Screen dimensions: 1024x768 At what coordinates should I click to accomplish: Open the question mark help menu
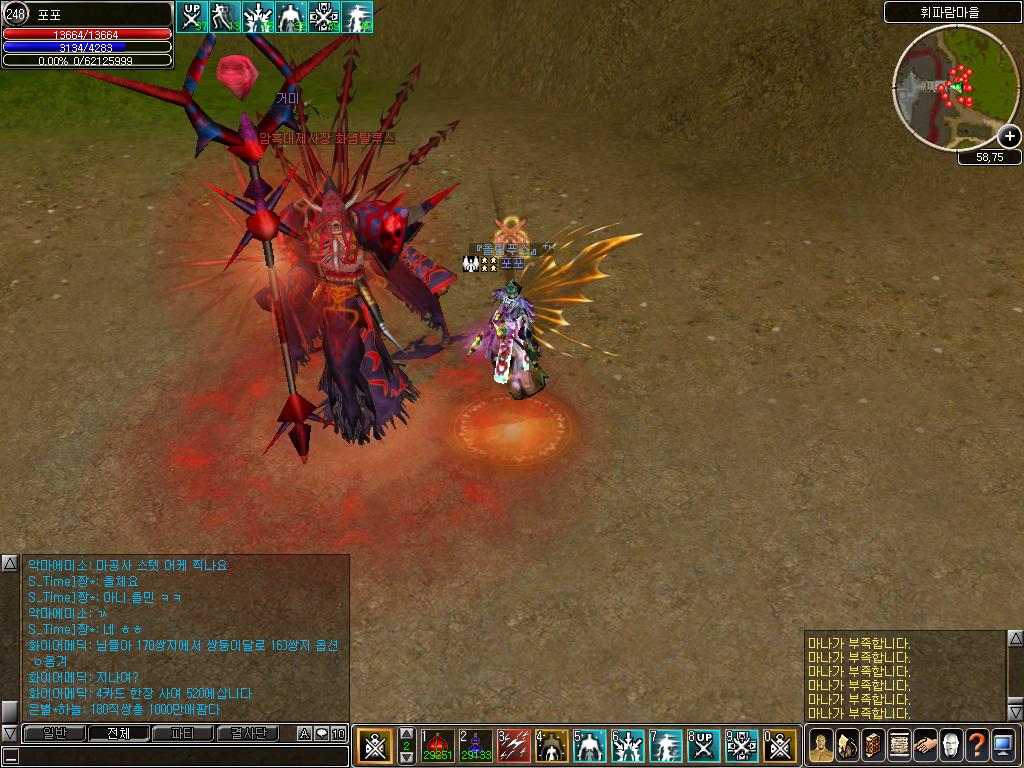[x=977, y=745]
